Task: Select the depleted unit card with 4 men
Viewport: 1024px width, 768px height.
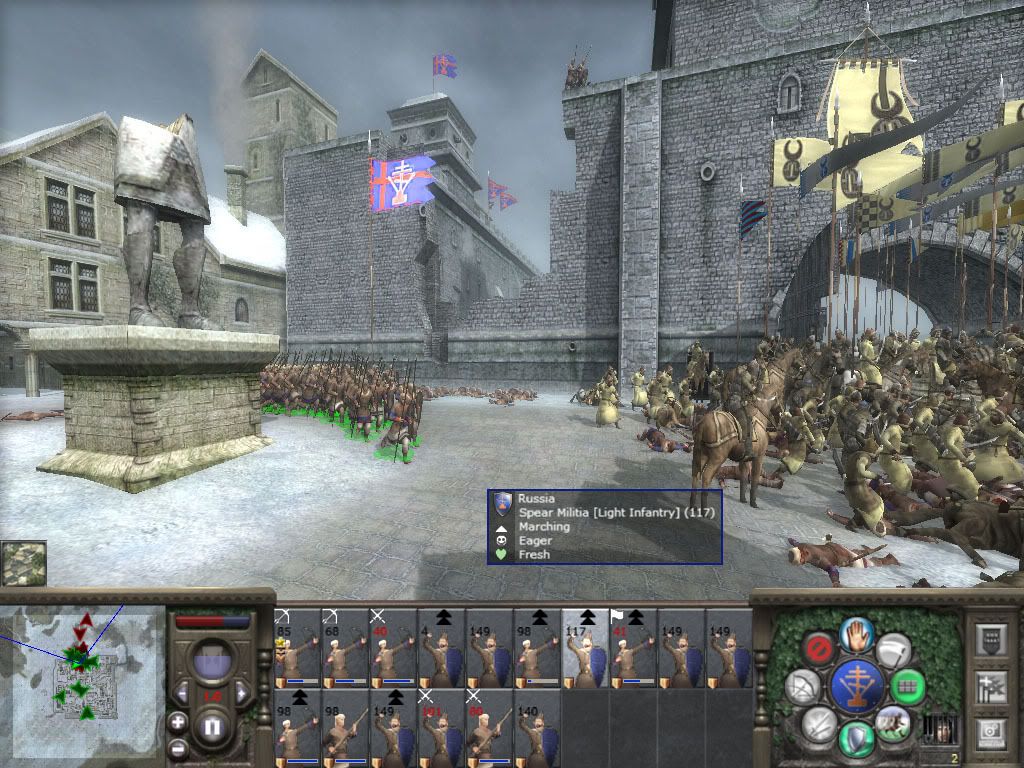Action: point(441,647)
